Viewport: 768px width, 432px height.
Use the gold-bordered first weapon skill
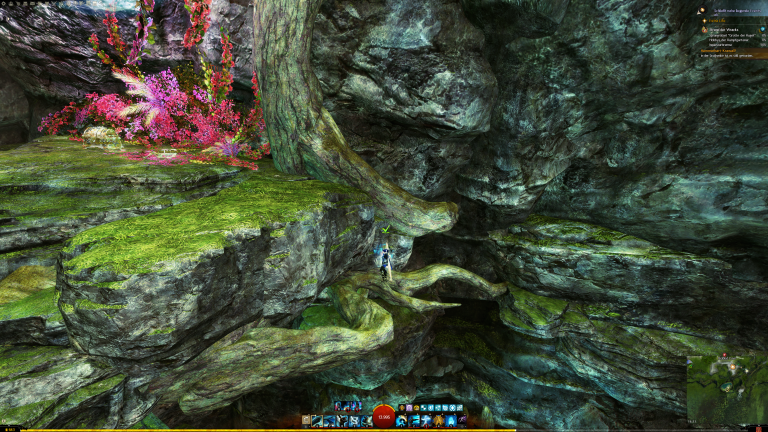[316, 421]
